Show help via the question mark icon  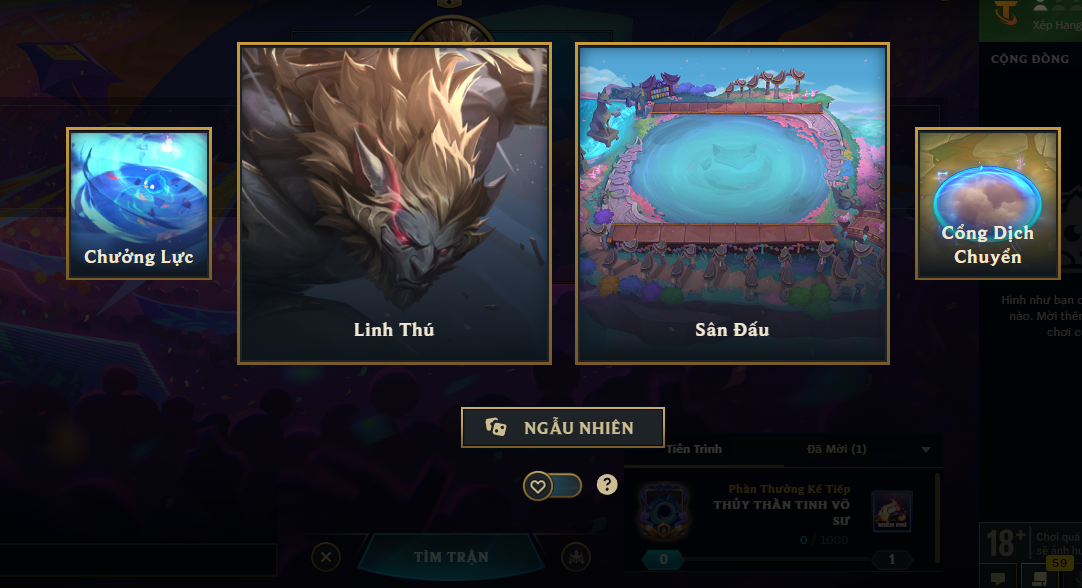[607, 485]
